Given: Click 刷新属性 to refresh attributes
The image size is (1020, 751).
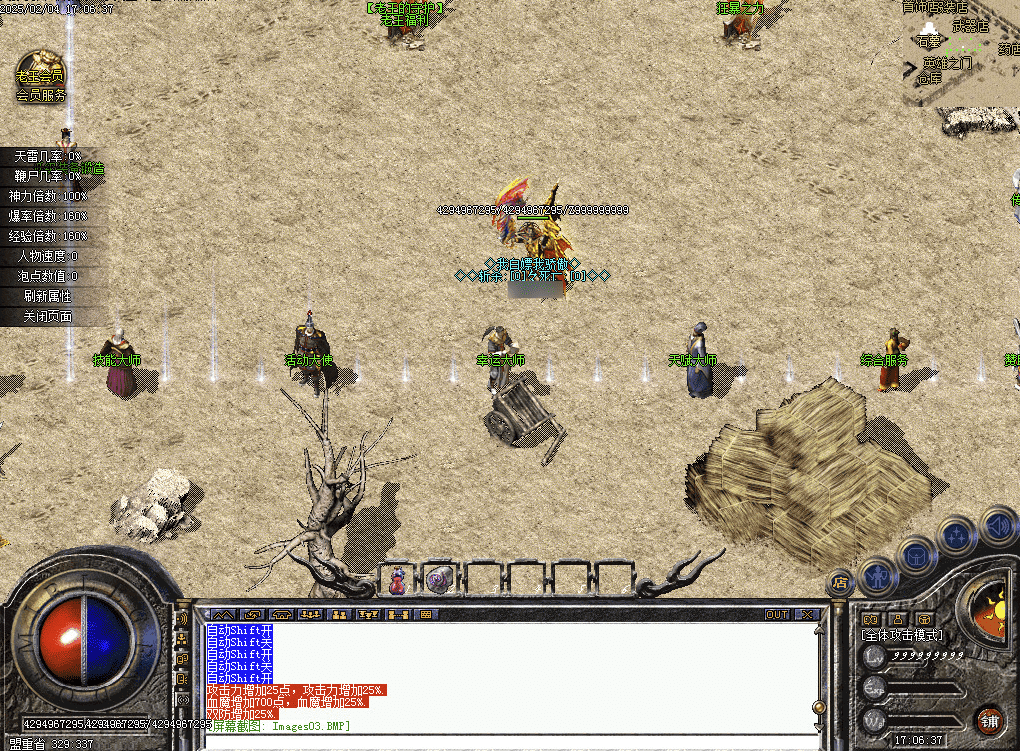Looking at the screenshot, I should tap(48, 296).
